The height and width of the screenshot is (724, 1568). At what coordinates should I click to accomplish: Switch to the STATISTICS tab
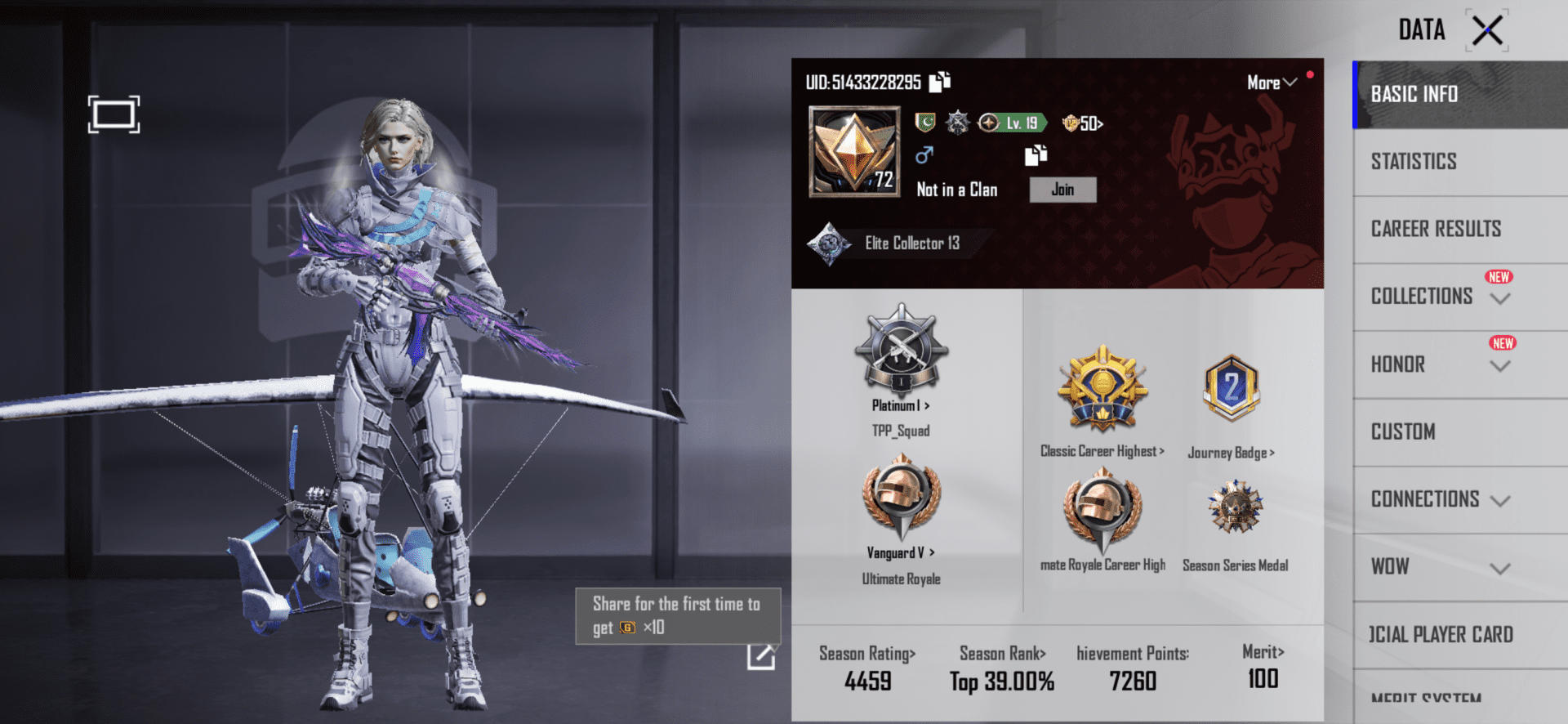click(1414, 161)
